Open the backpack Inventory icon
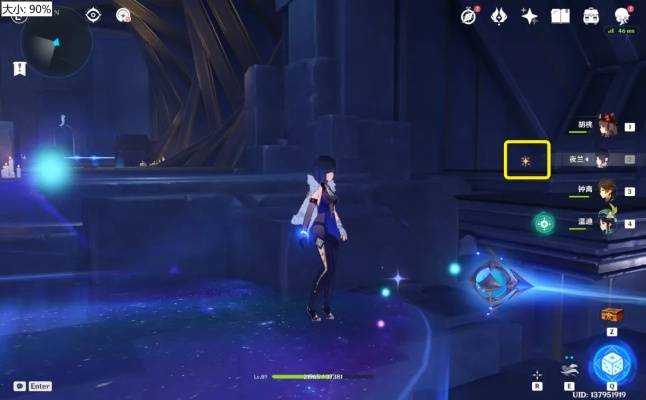The width and height of the screenshot is (646, 400). click(x=591, y=15)
